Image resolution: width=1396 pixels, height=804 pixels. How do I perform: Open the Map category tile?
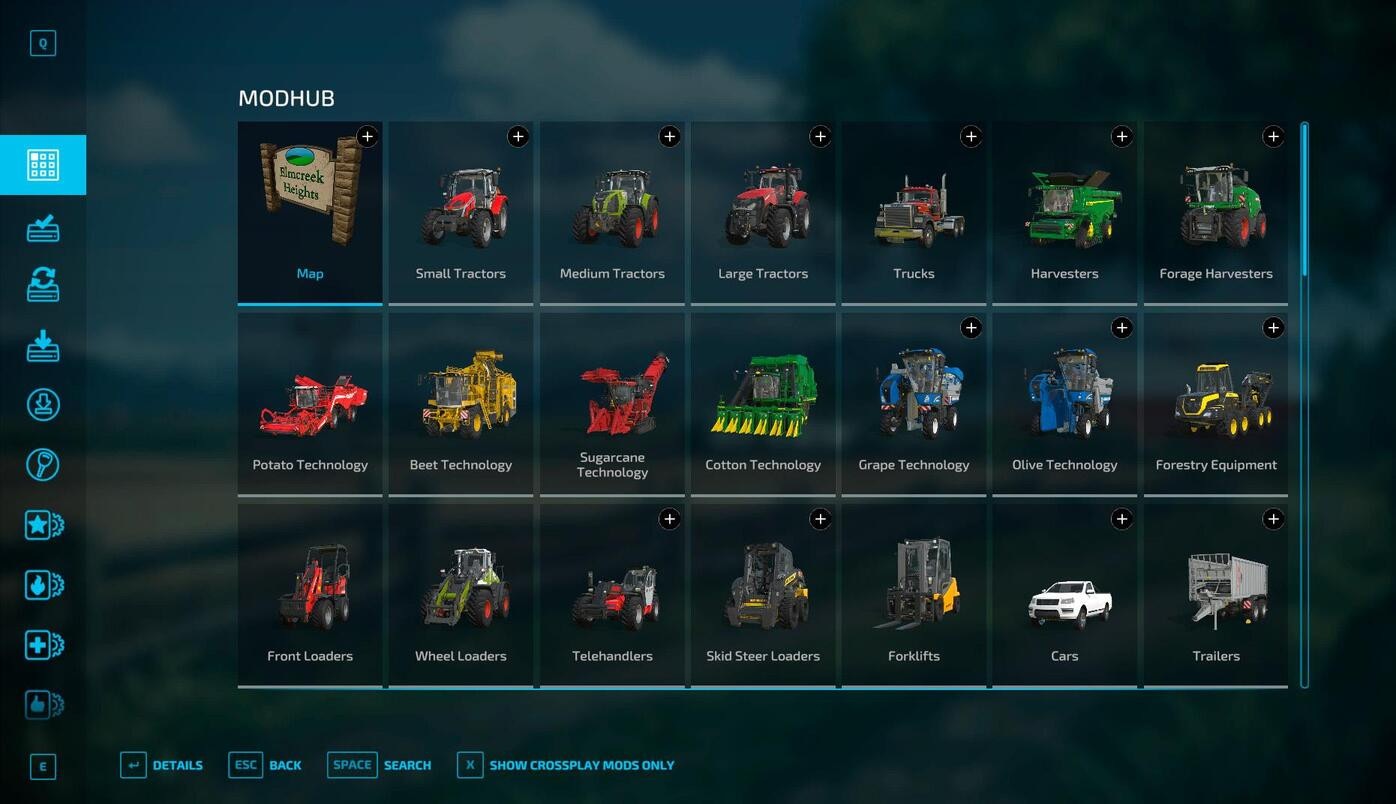pos(310,212)
